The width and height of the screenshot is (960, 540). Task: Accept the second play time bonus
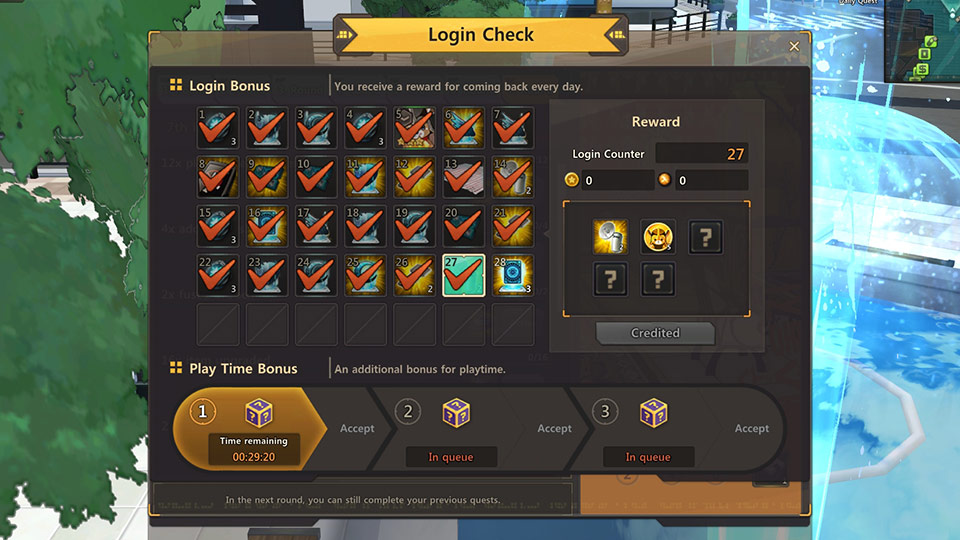point(554,429)
